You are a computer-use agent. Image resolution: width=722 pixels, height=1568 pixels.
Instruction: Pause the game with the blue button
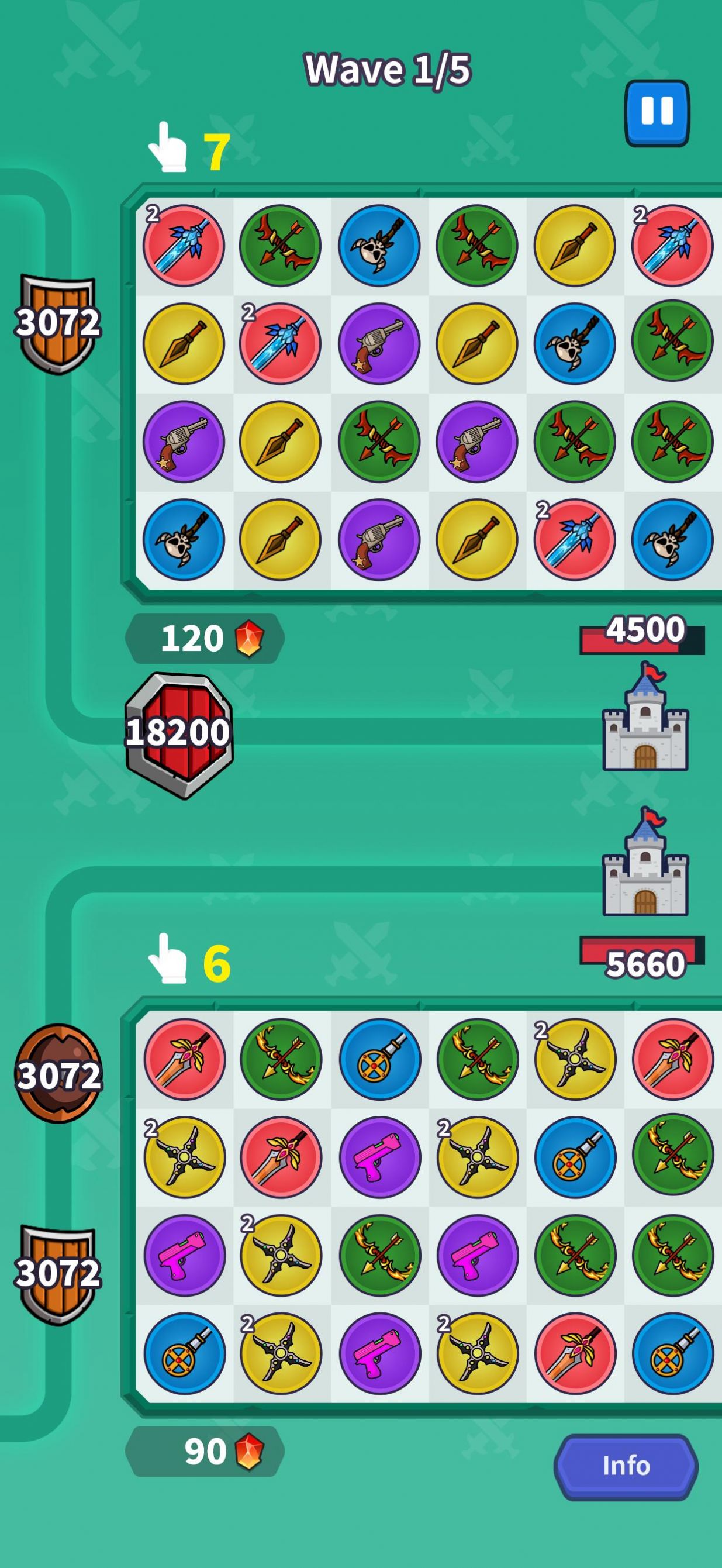pyautogui.click(x=657, y=113)
